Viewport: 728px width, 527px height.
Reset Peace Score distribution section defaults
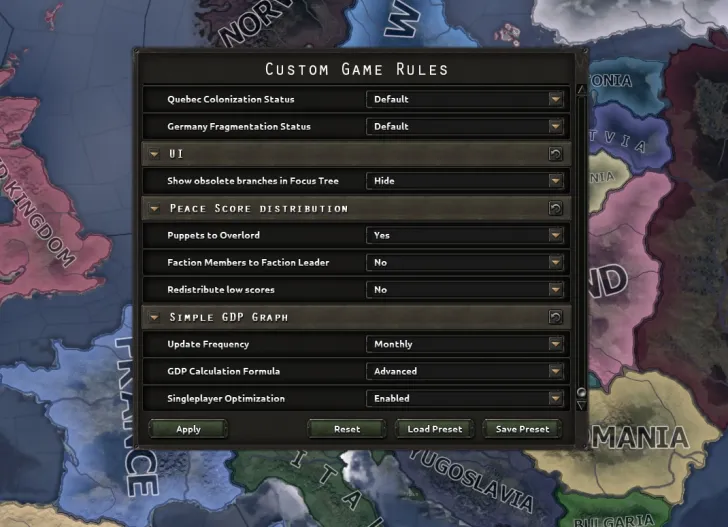(x=556, y=208)
